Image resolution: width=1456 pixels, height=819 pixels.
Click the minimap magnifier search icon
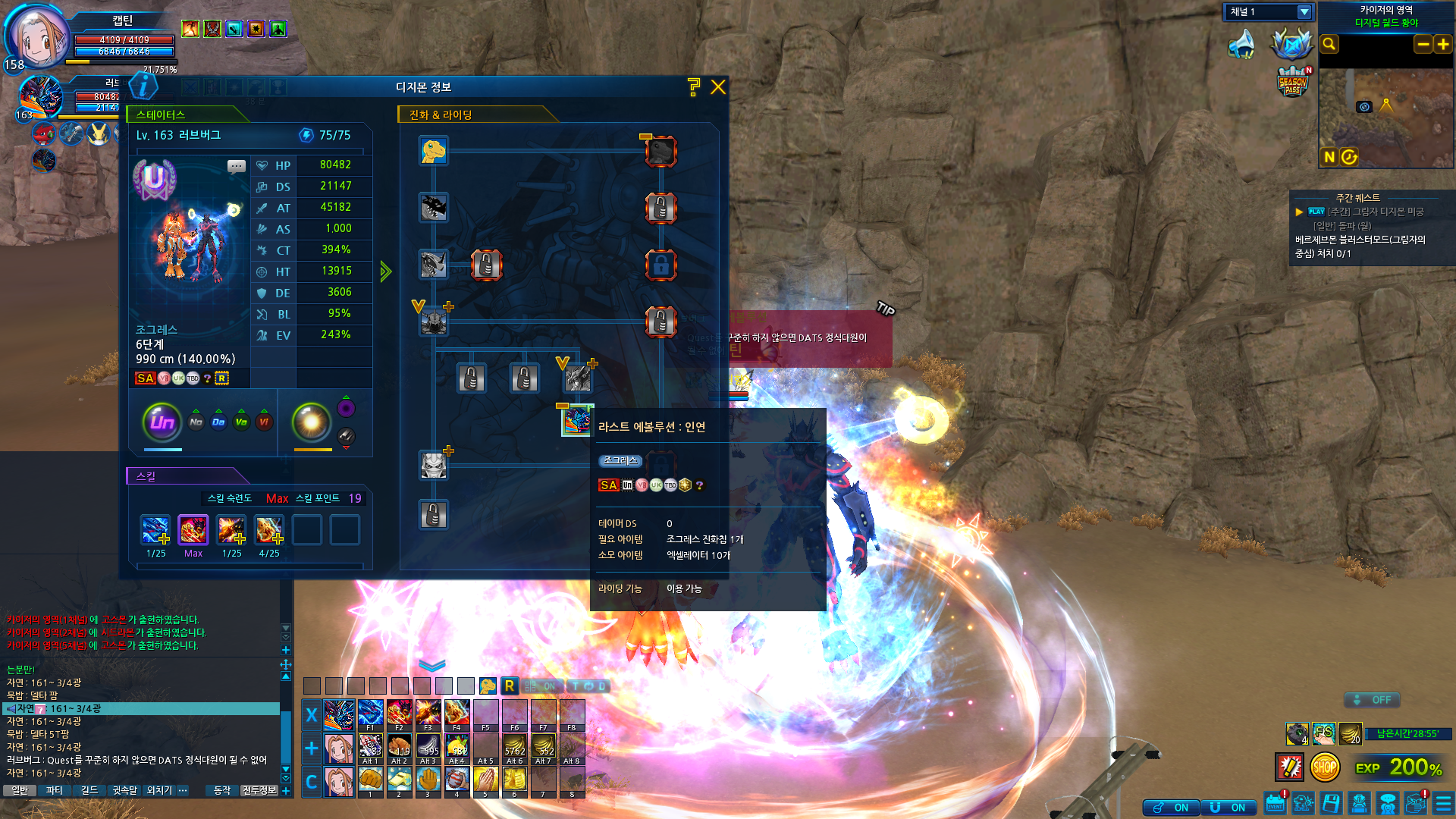(1329, 44)
